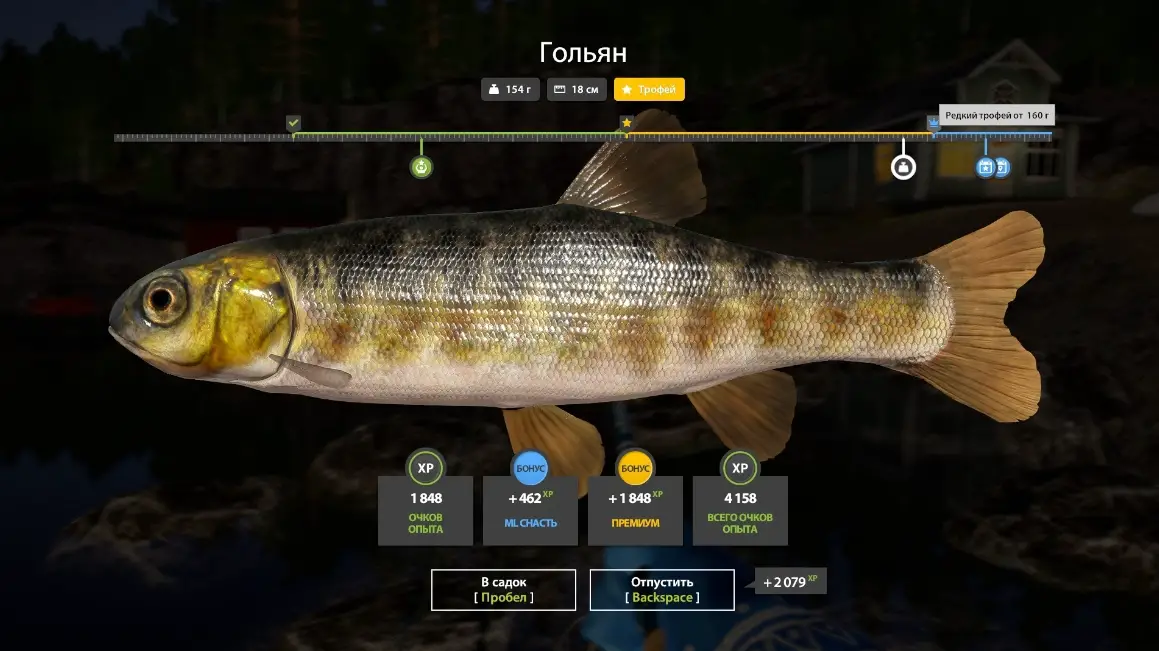This screenshot has width=1159, height=651.
Task: Select the gold star trophy marker on scale
Action: [626, 123]
